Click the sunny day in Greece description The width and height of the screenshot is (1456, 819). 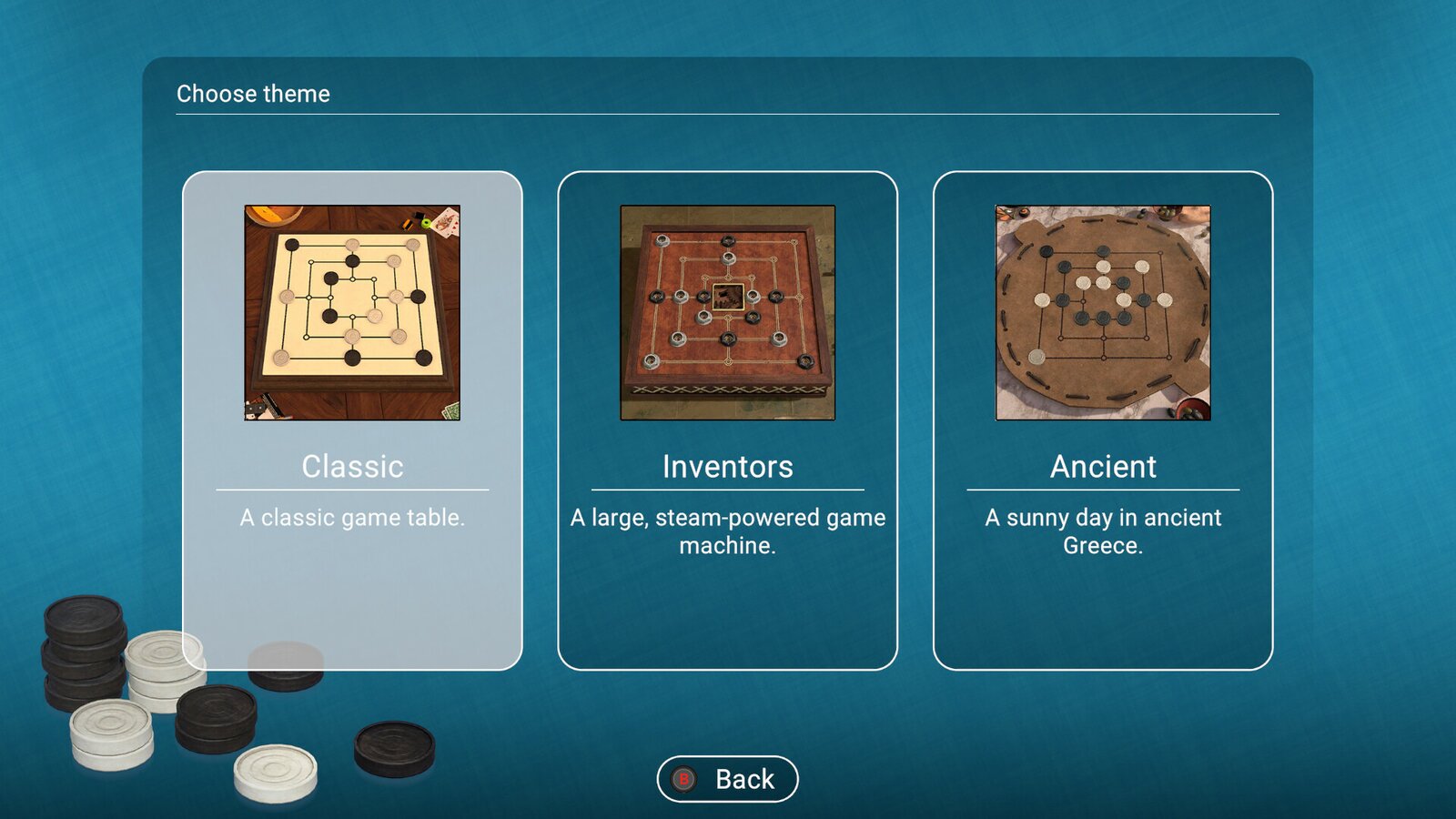[1101, 531]
